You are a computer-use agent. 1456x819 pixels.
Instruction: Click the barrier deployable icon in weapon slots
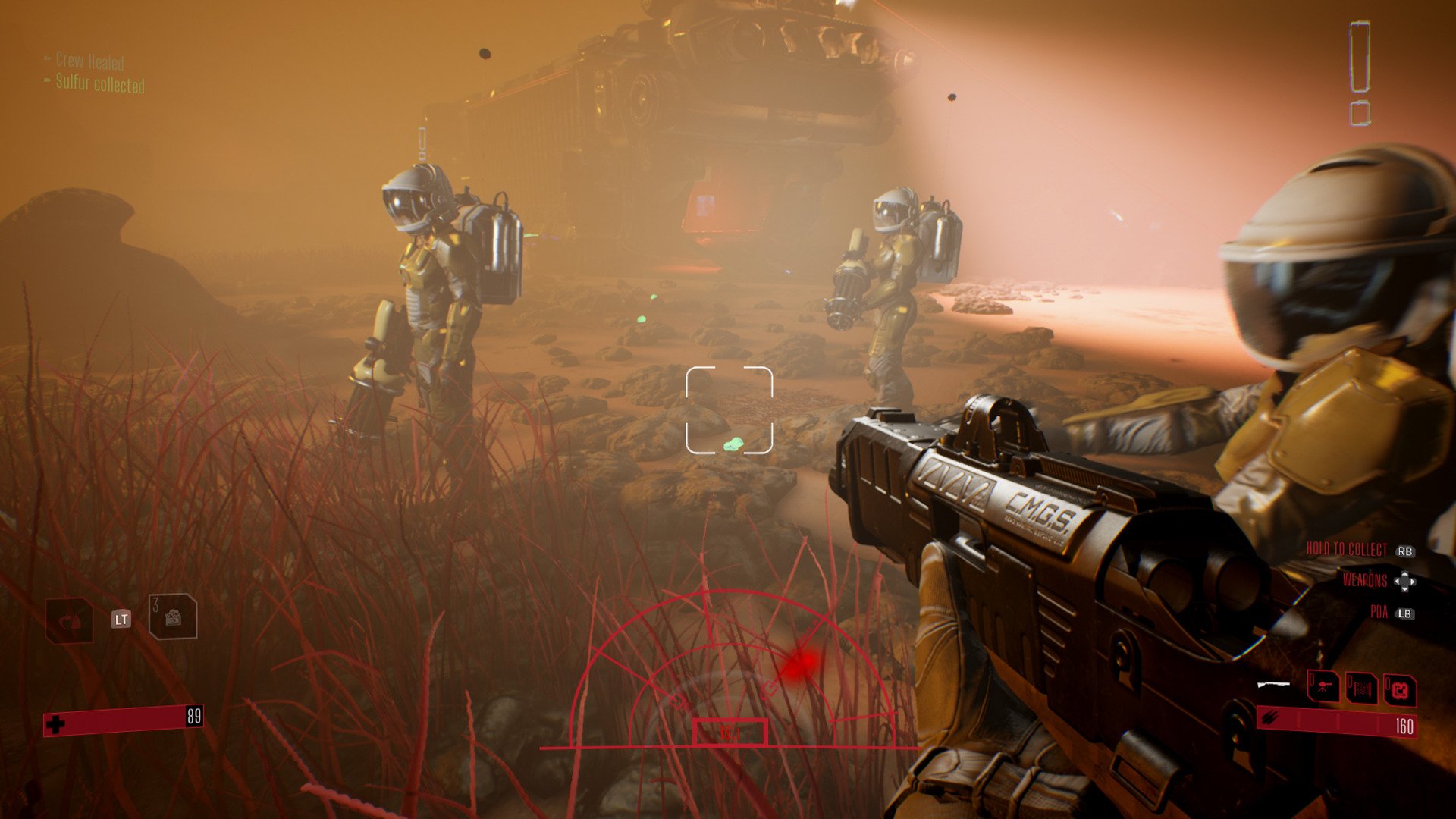[1361, 689]
